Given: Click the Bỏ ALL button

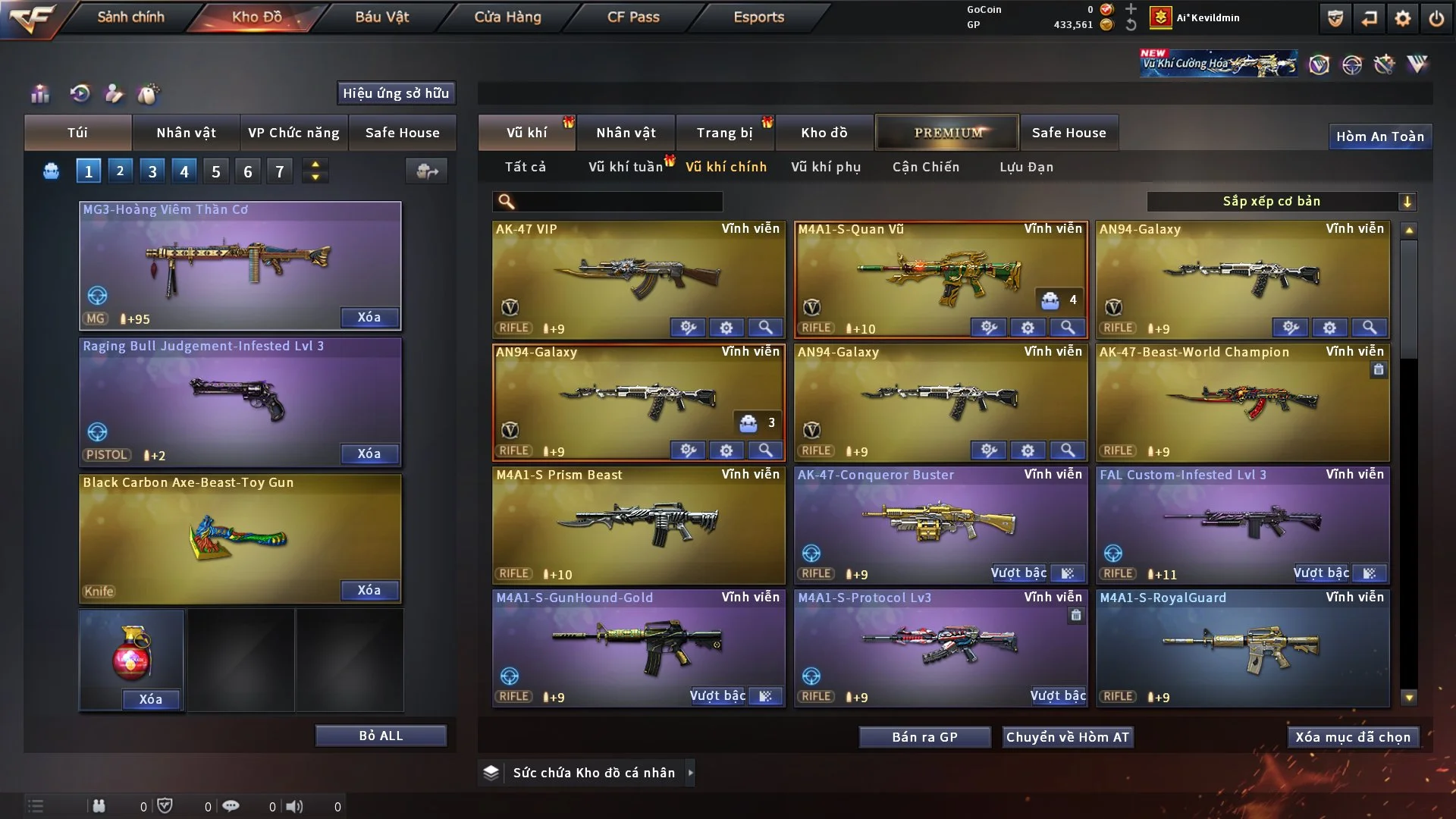Looking at the screenshot, I should [x=381, y=736].
